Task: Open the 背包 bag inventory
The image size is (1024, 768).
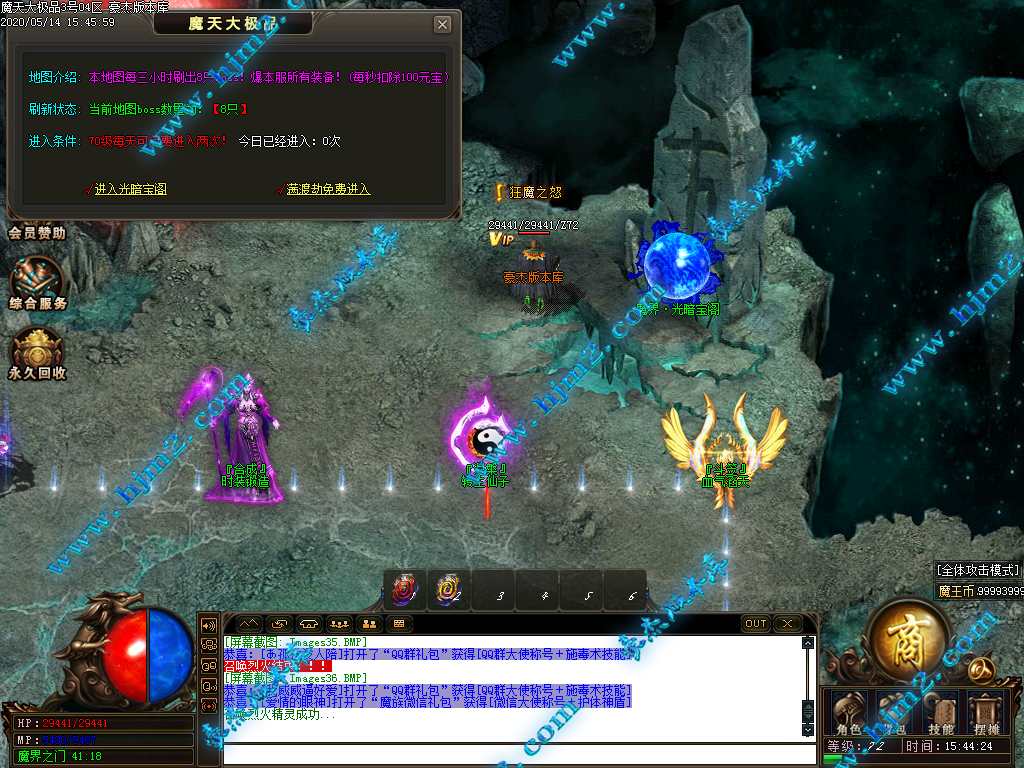Action: pos(894,712)
